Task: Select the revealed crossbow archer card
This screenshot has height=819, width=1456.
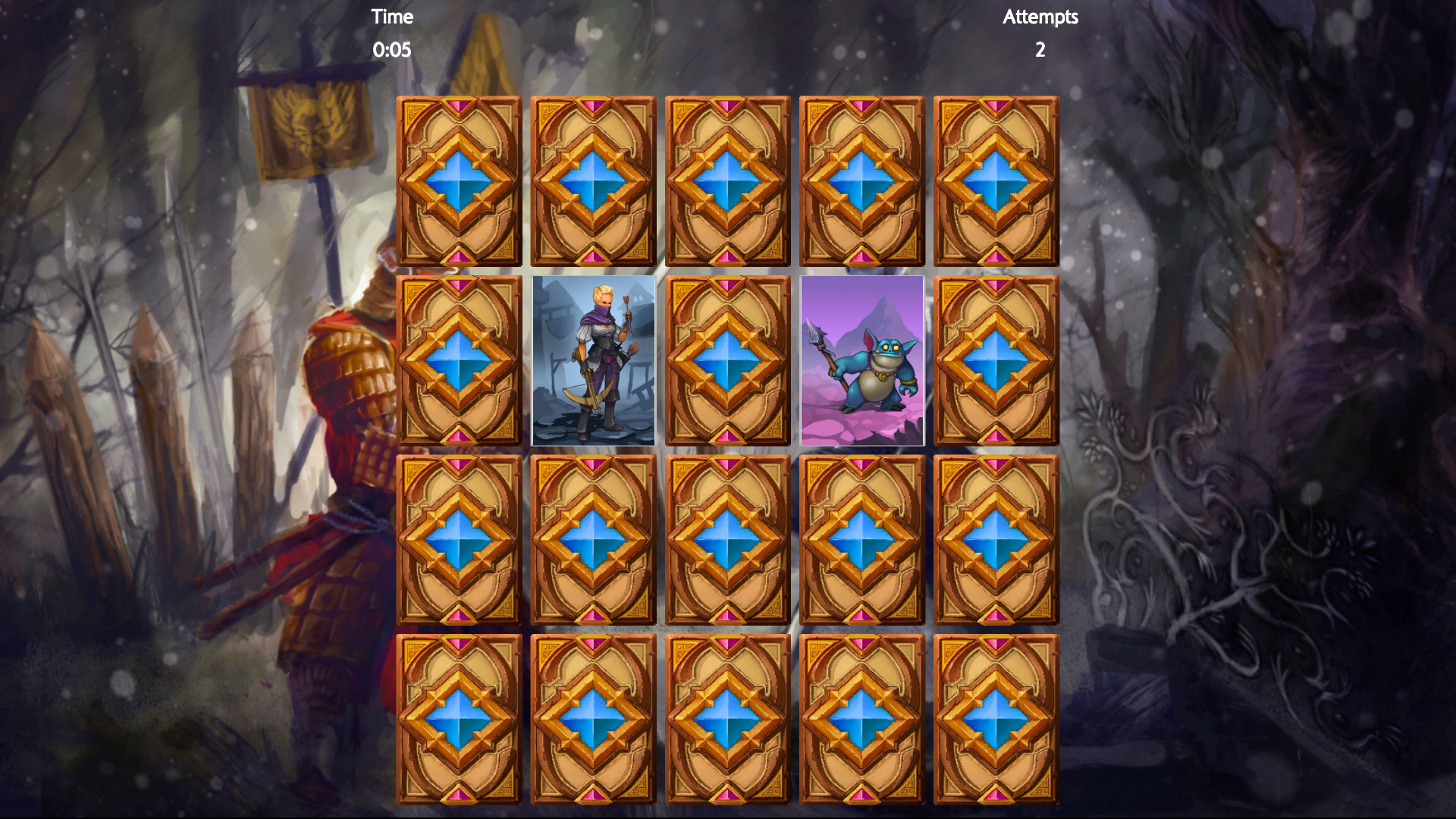Action: (x=593, y=362)
